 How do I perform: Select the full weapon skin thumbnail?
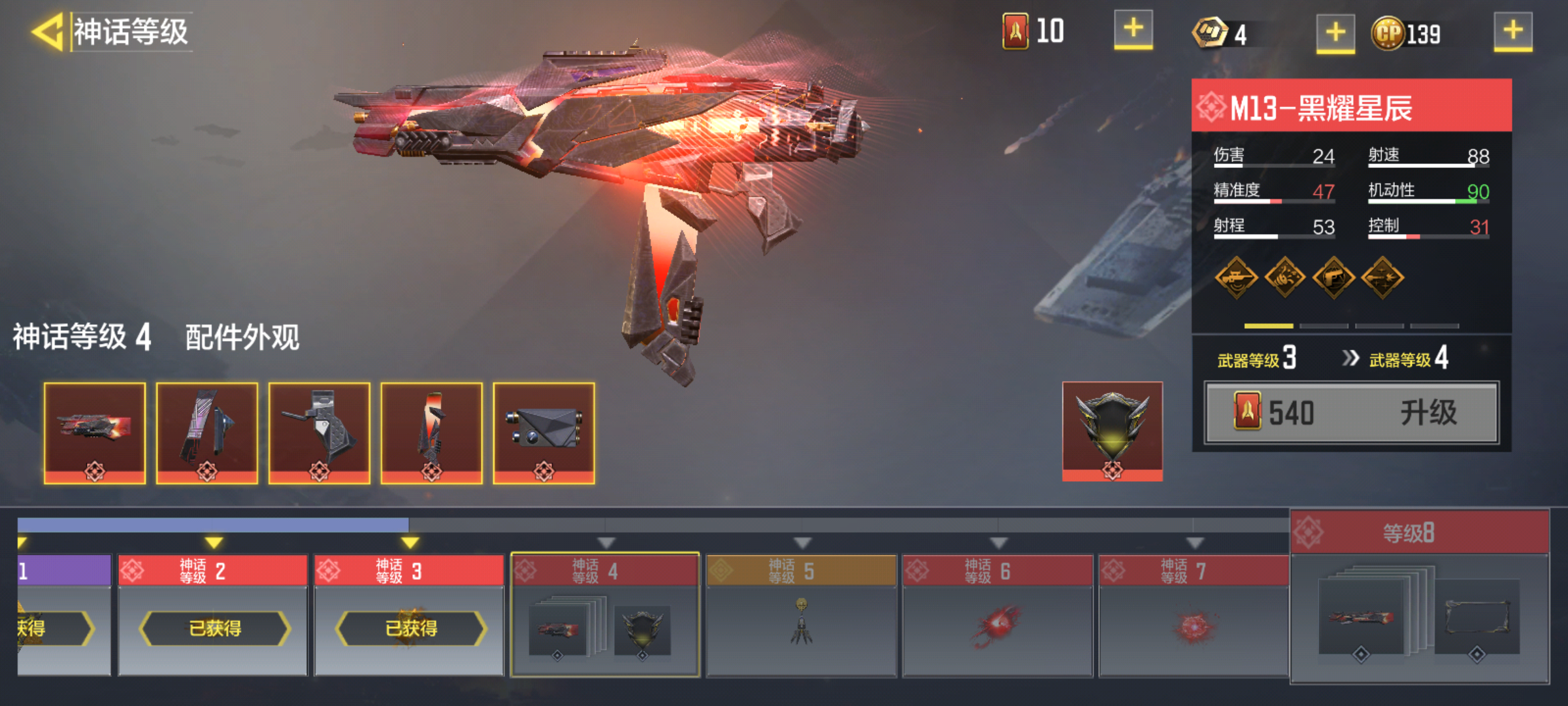[x=95, y=433]
